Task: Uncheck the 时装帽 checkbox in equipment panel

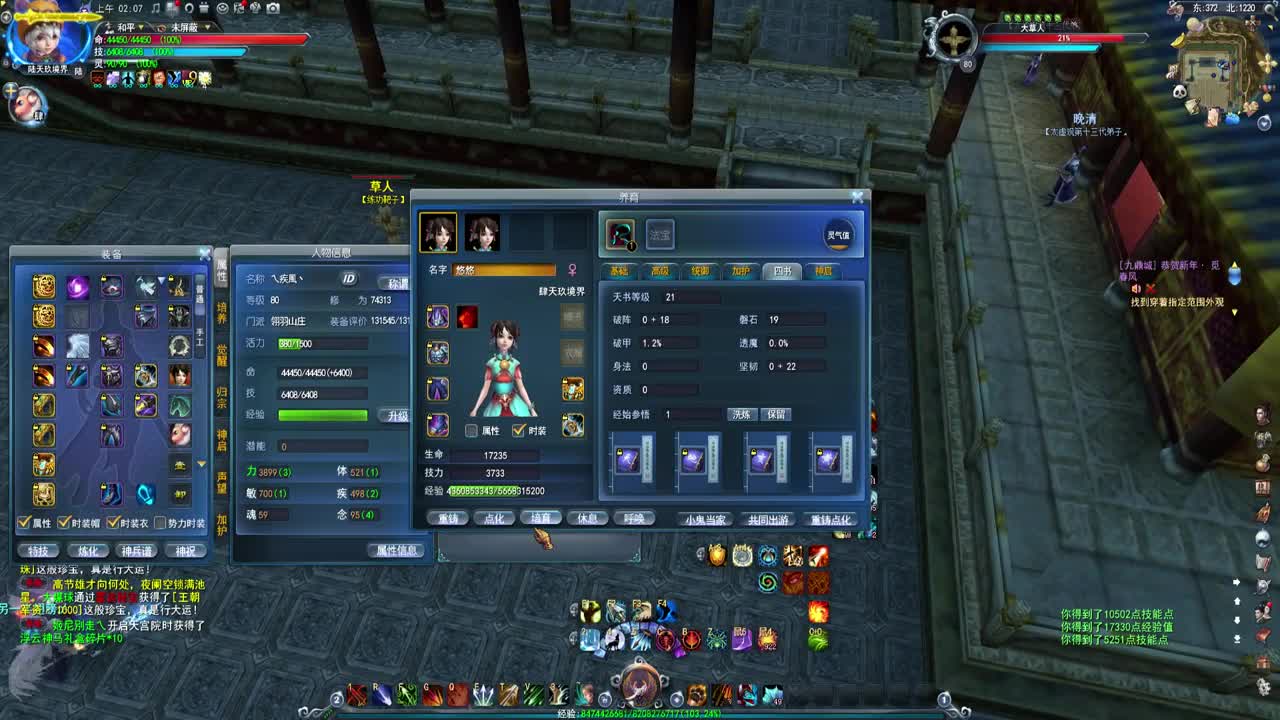Action: point(64,521)
